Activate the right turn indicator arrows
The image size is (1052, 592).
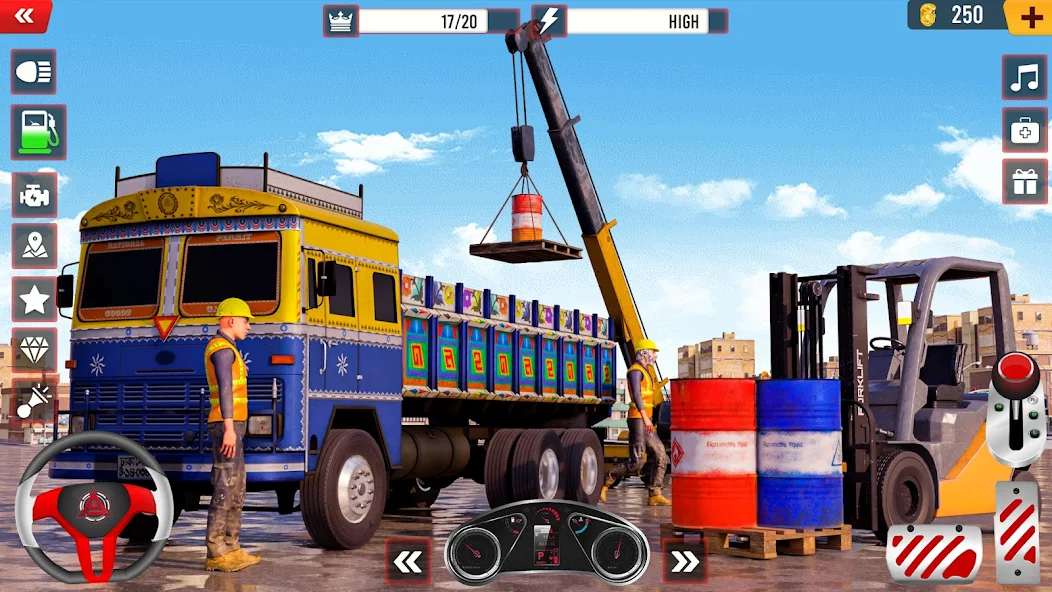click(x=684, y=561)
